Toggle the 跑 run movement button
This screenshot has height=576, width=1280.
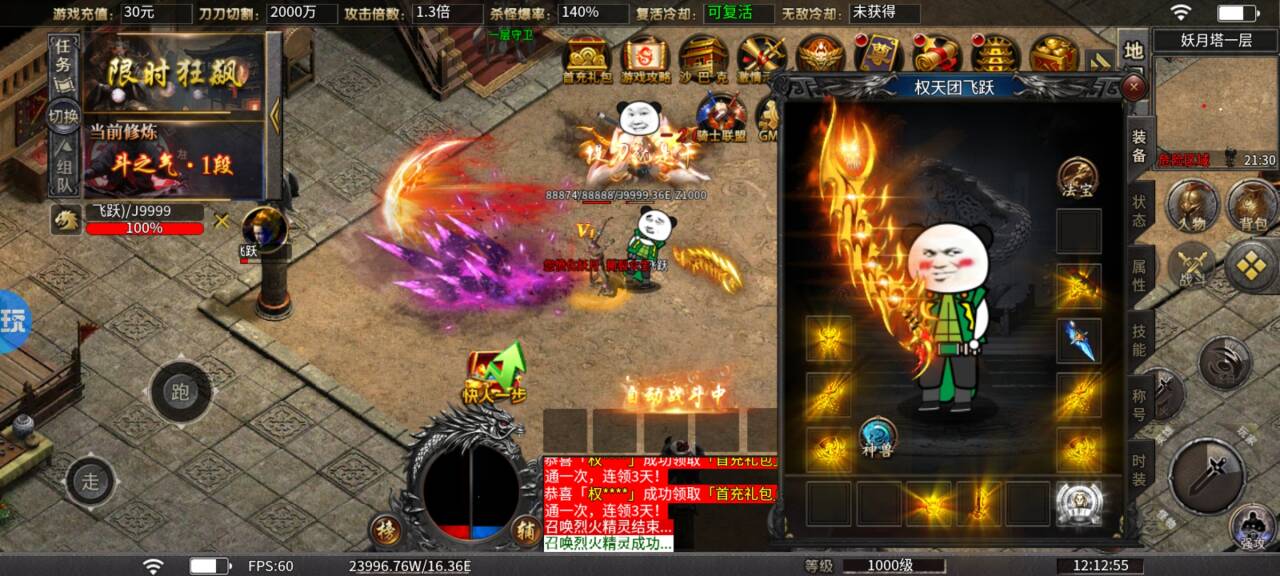point(181,392)
